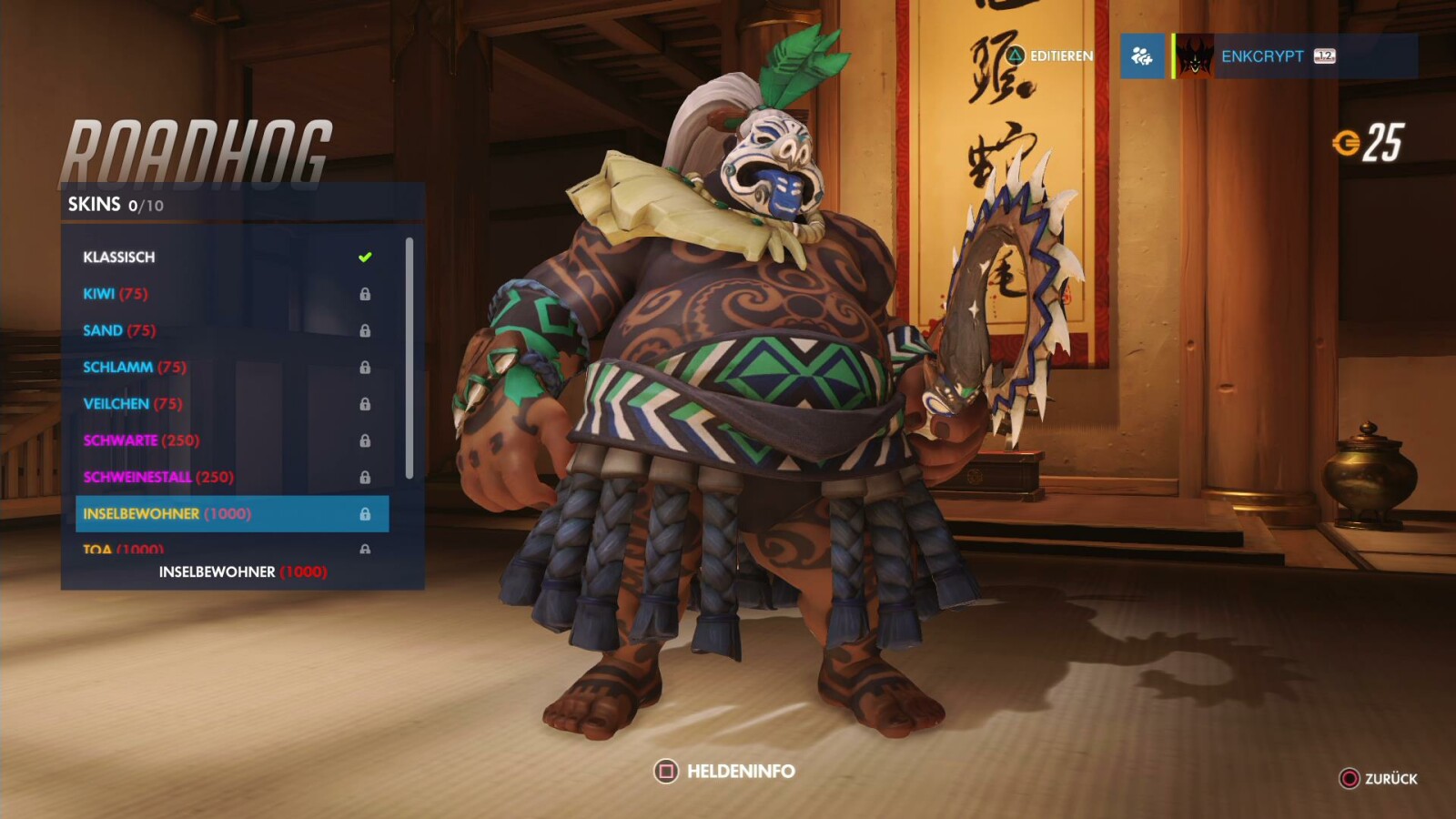Click the lock icon next to KIWI skin
This screenshot has width=1456, height=819.
[367, 293]
